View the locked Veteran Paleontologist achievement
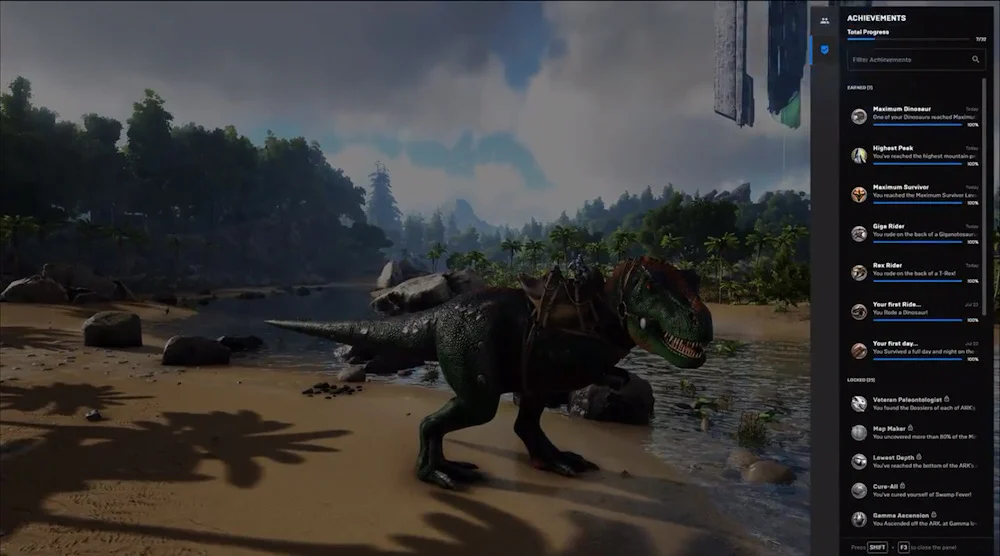This screenshot has width=1000, height=556. point(915,403)
